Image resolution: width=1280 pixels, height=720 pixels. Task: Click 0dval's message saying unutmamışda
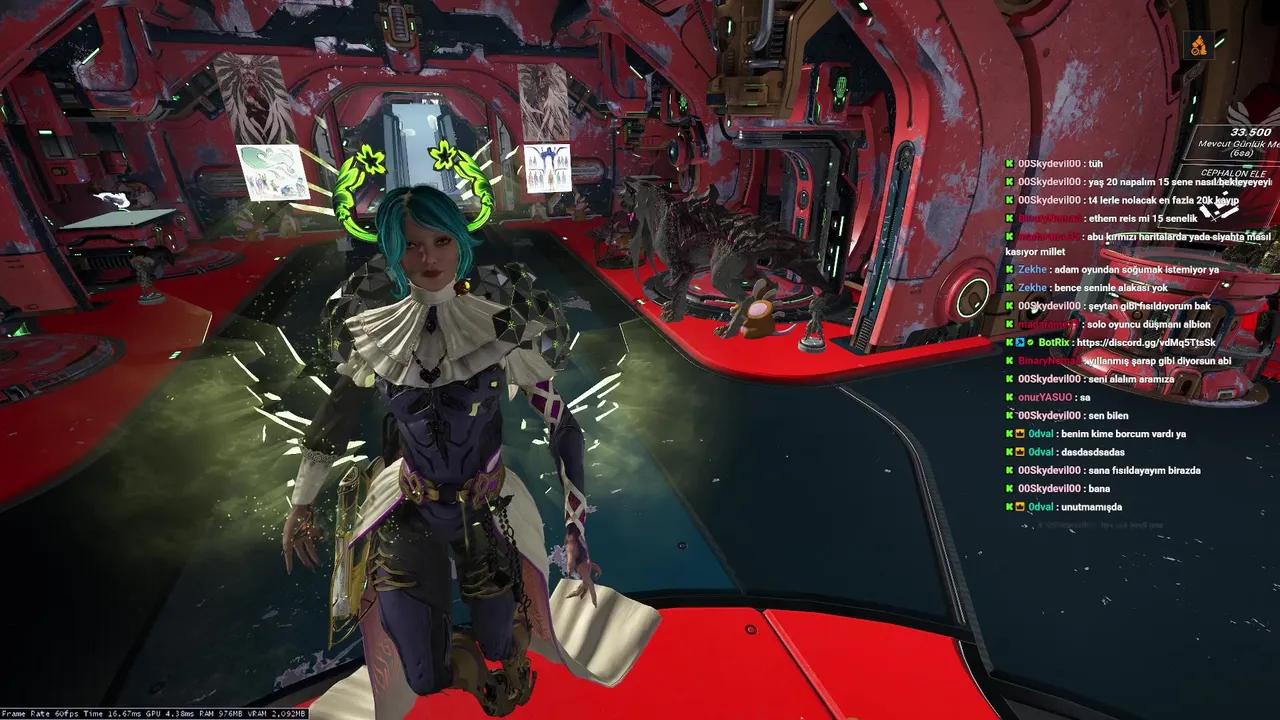(x=1090, y=506)
